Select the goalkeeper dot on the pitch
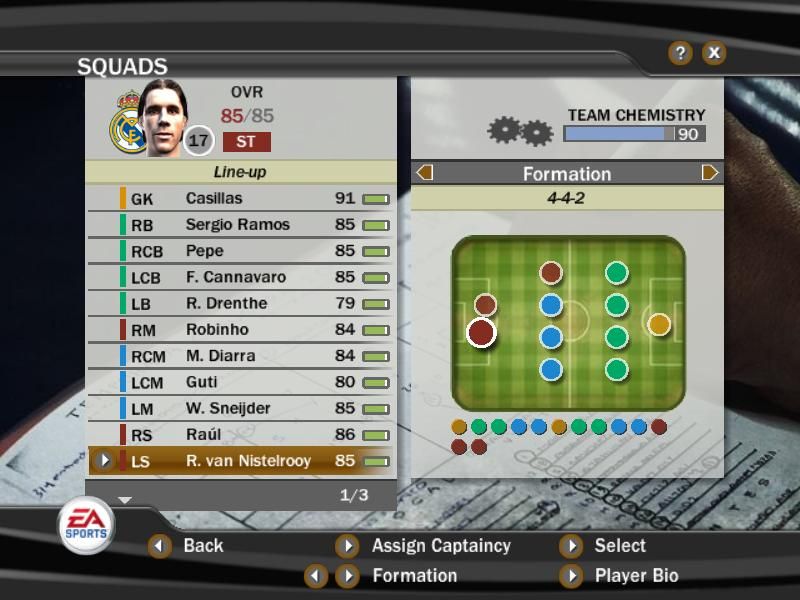This screenshot has height=600, width=800. 659,324
